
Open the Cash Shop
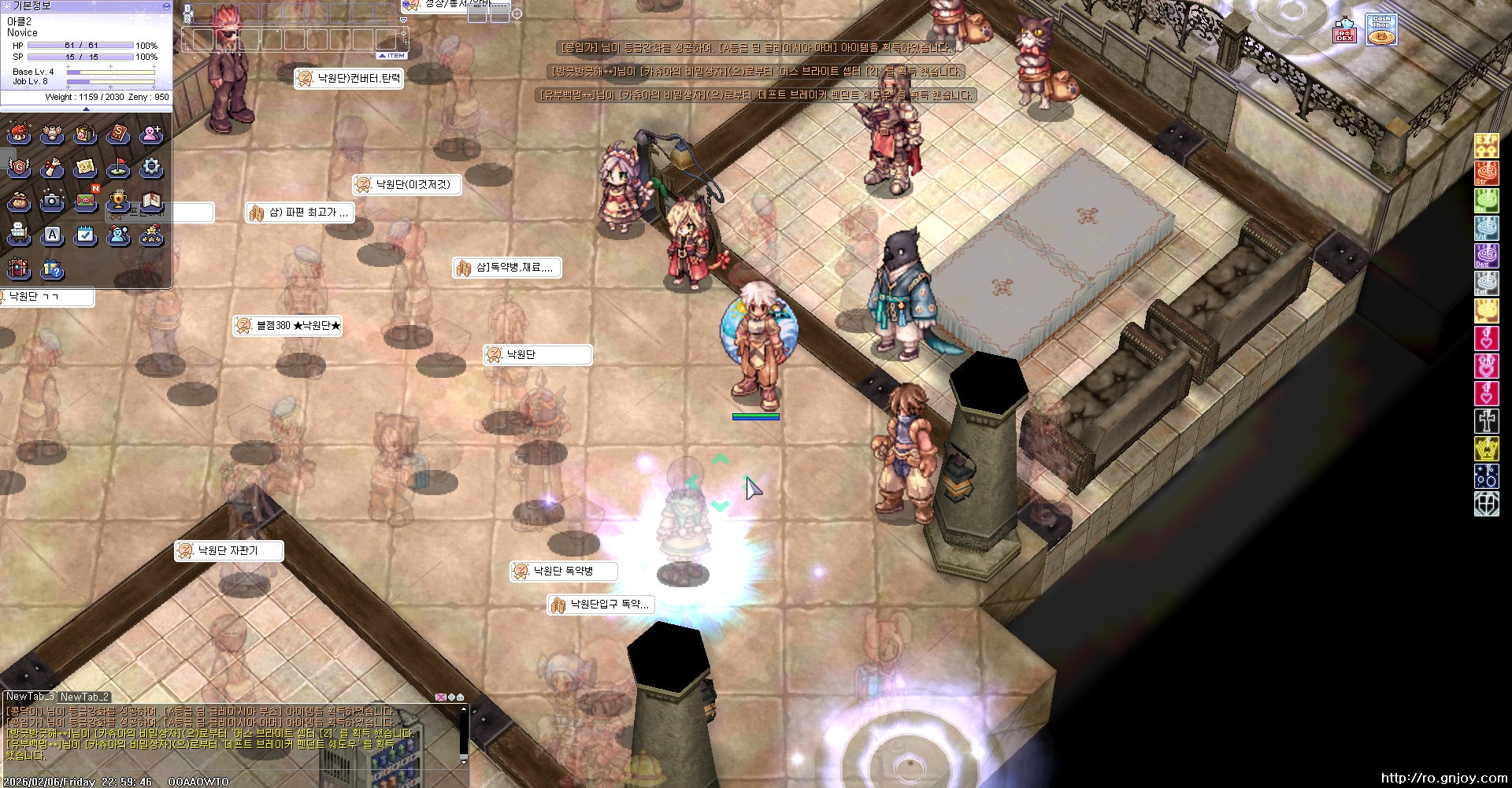[1381, 31]
